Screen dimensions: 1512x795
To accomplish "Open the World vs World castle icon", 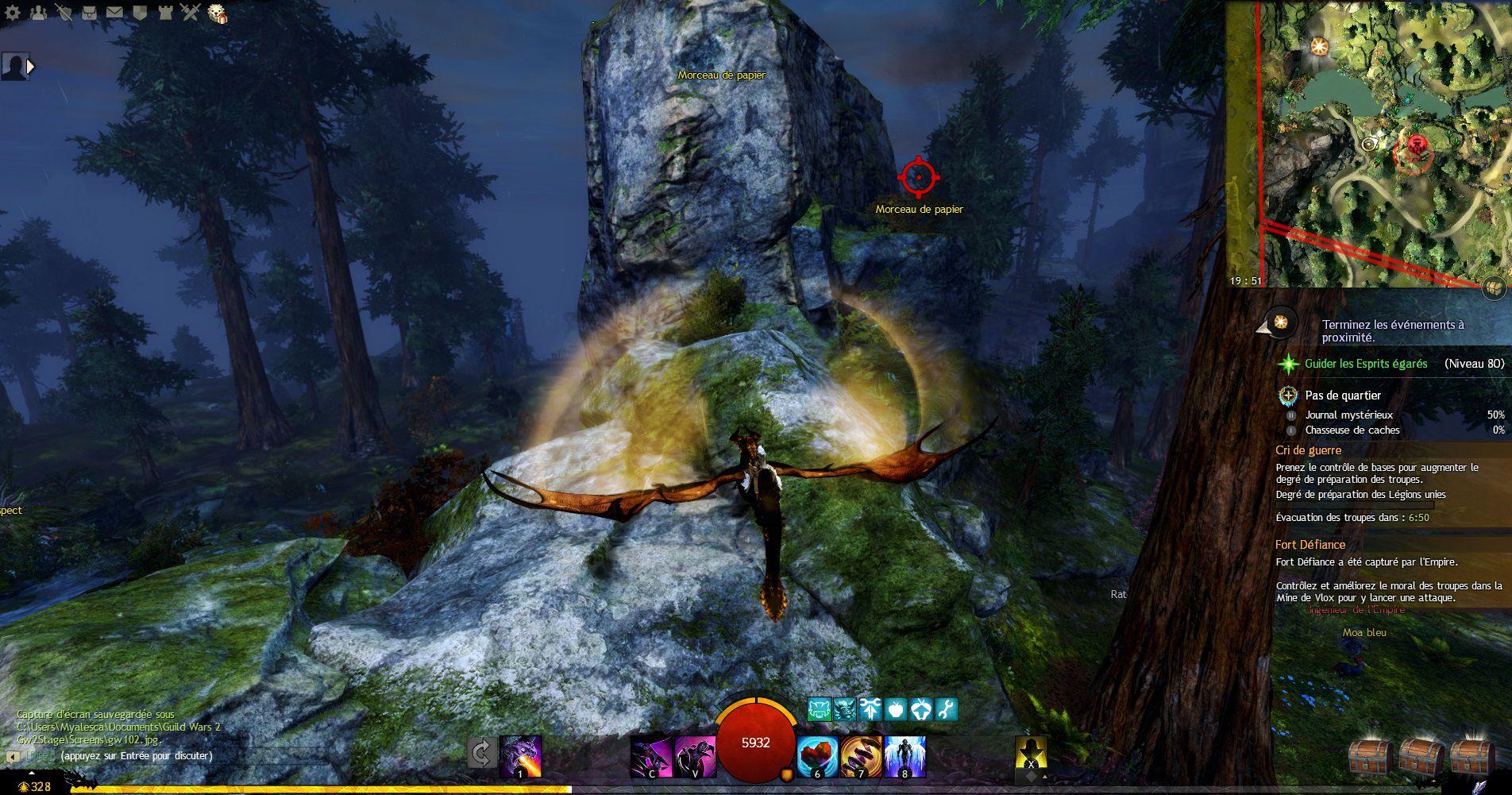I will 165,11.
